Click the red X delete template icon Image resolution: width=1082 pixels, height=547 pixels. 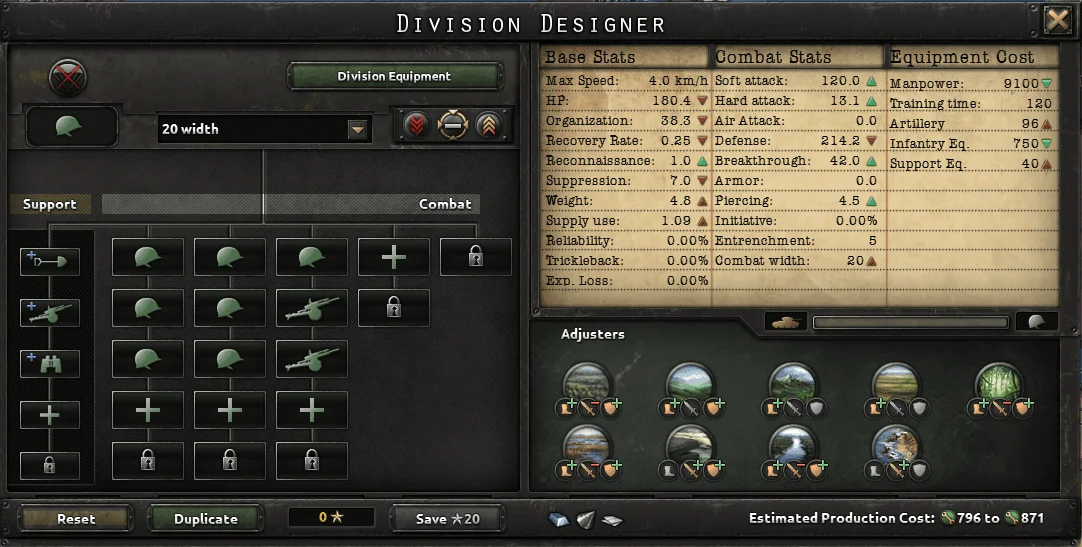[x=68, y=77]
